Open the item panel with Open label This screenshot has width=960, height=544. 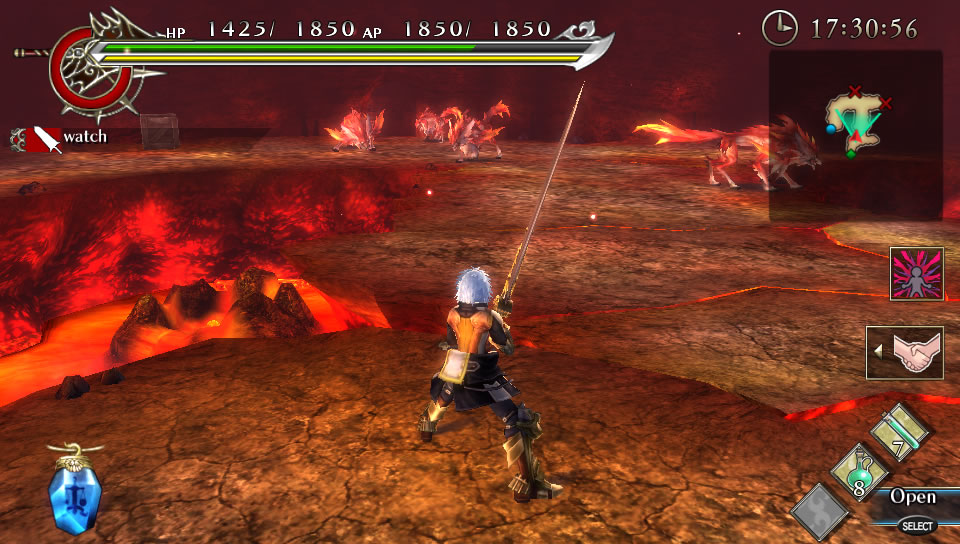coord(912,497)
